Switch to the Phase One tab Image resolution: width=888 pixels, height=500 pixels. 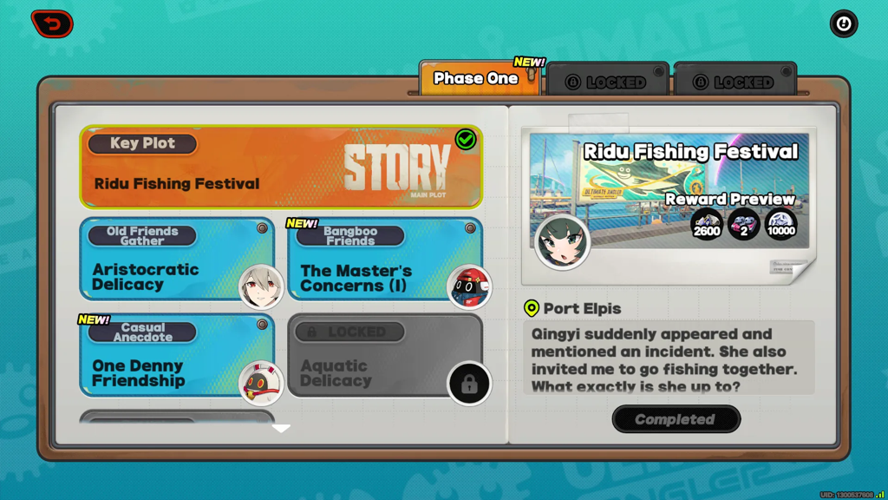pos(478,78)
